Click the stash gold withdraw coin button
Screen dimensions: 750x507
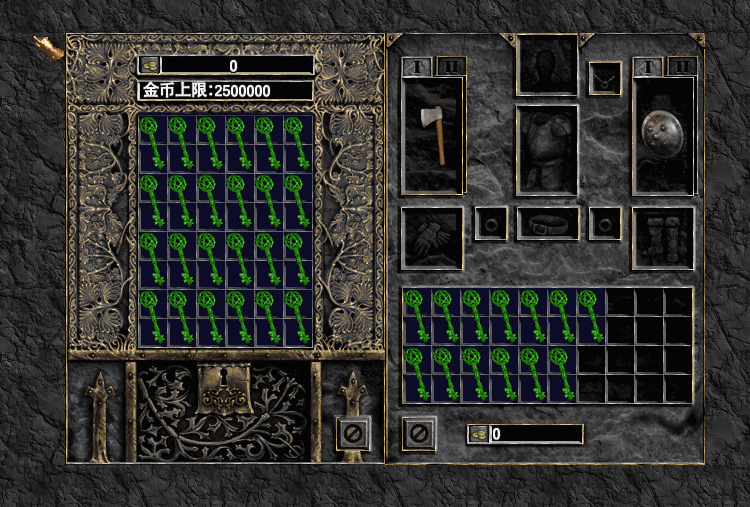point(148,65)
